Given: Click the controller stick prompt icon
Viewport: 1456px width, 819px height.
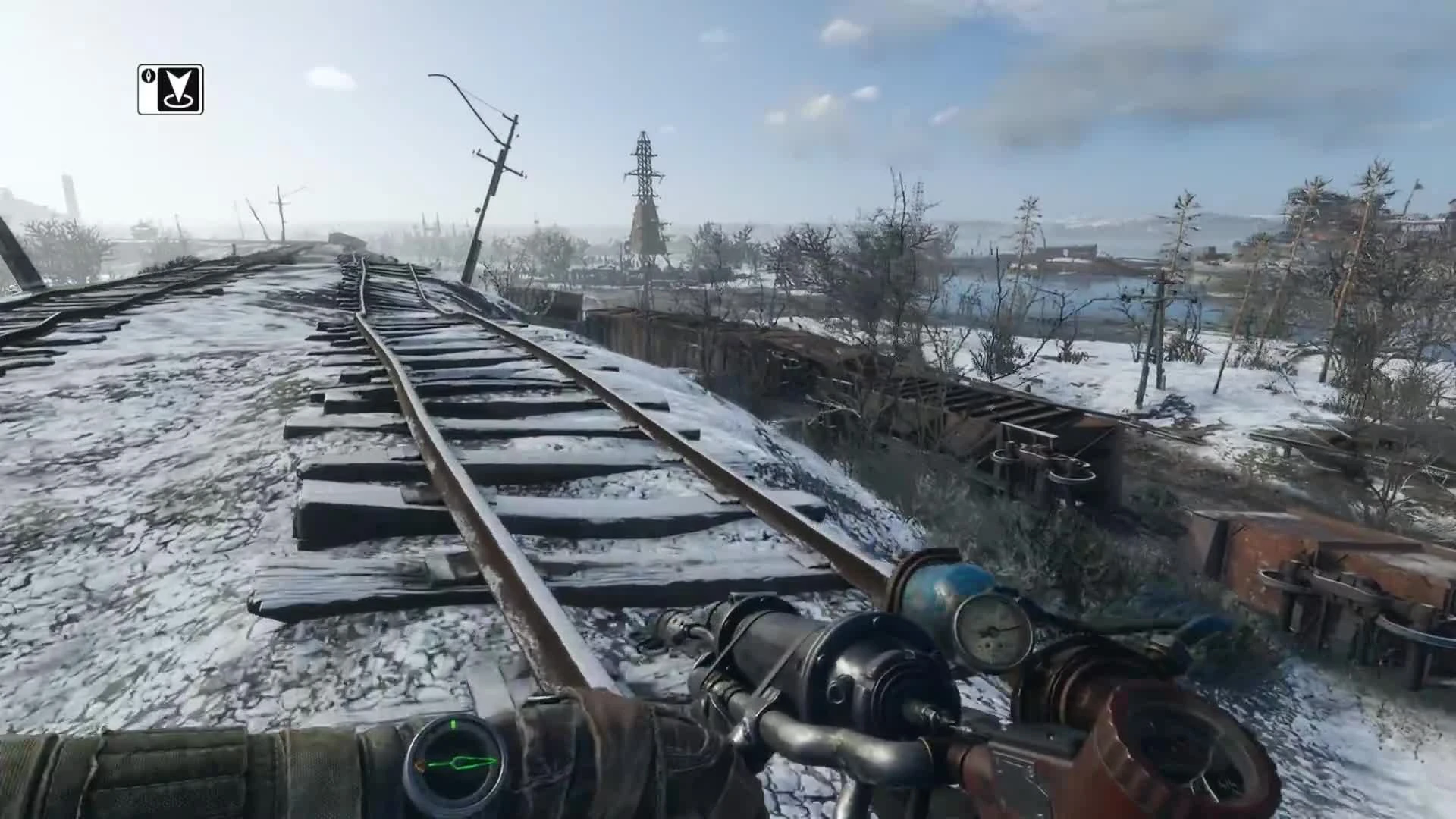Looking at the screenshot, I should coord(170,89).
